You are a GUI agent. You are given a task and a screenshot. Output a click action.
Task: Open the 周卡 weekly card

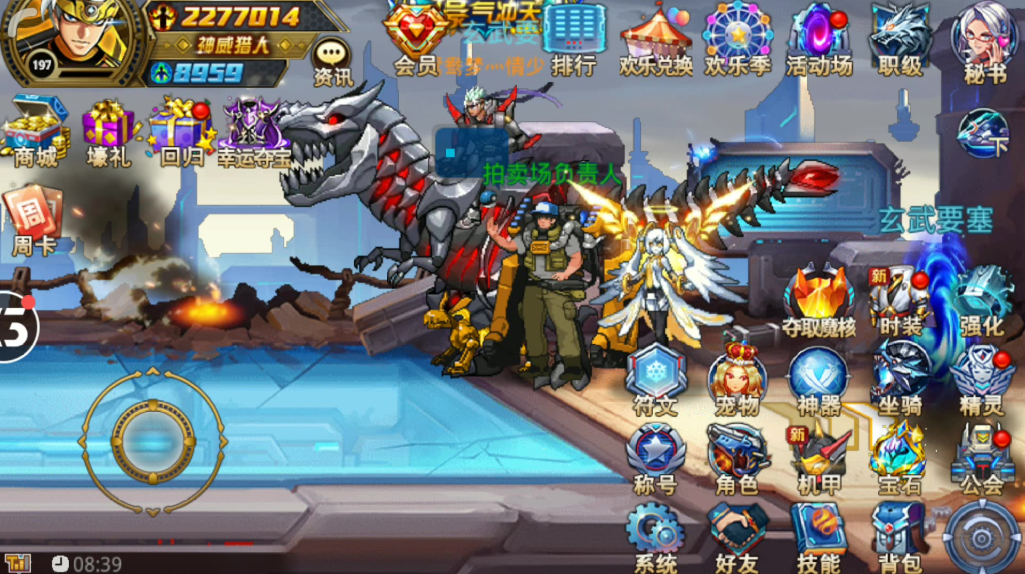tap(35, 220)
